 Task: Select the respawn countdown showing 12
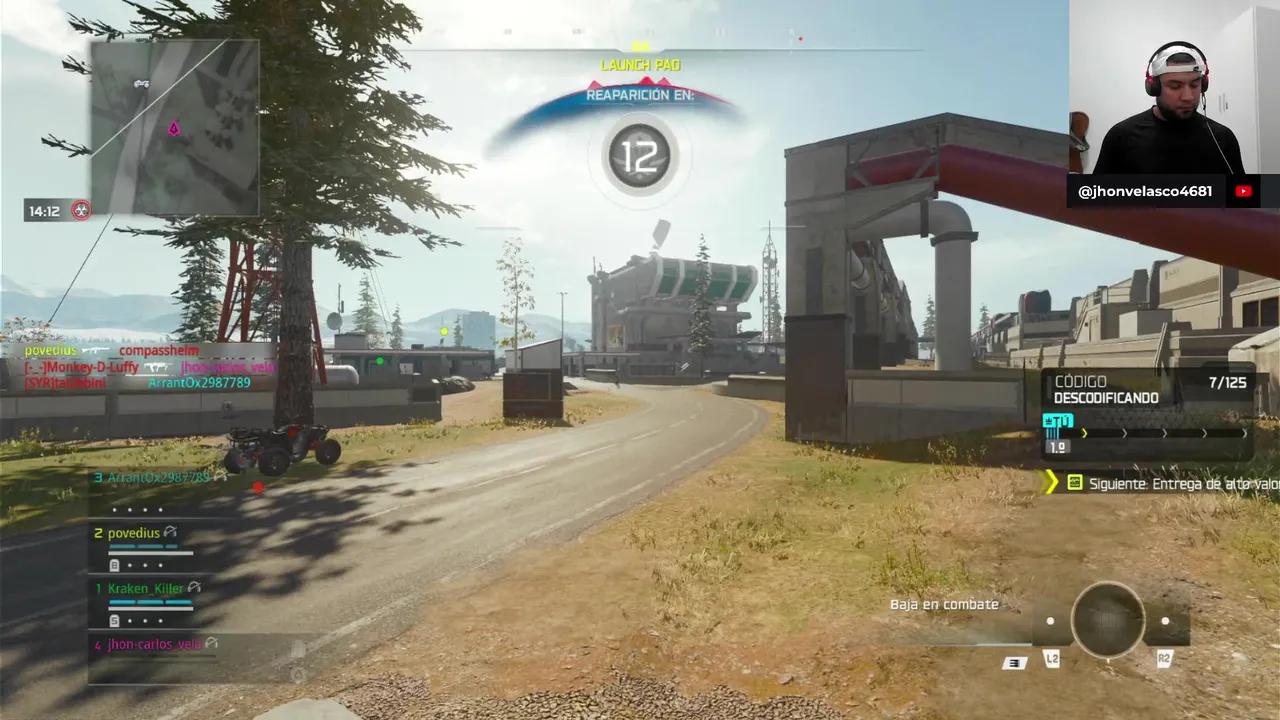tap(640, 155)
